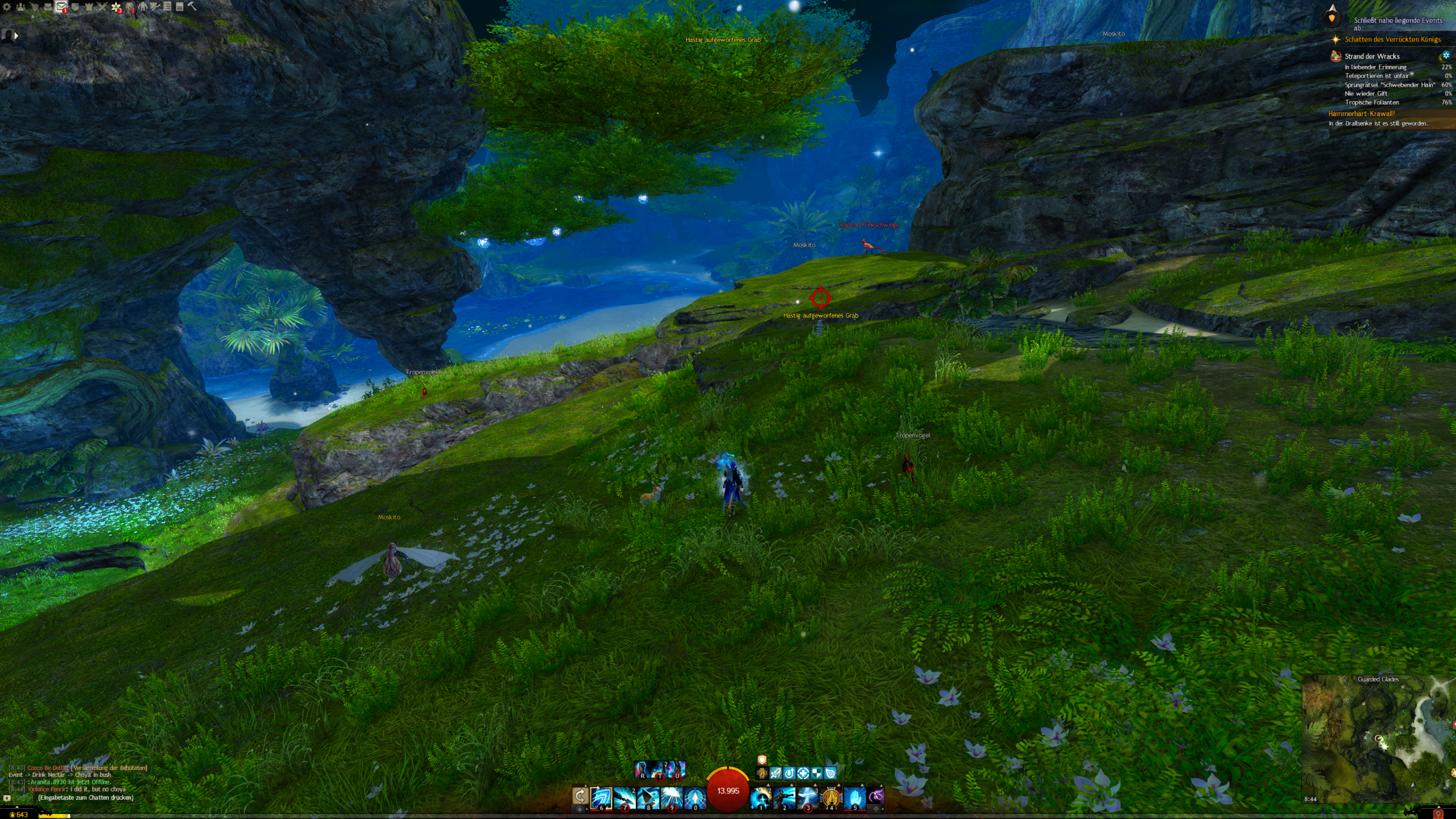Use the martial-arts punch utility skill
Viewport: 1456px width, 819px height.
pos(784,797)
